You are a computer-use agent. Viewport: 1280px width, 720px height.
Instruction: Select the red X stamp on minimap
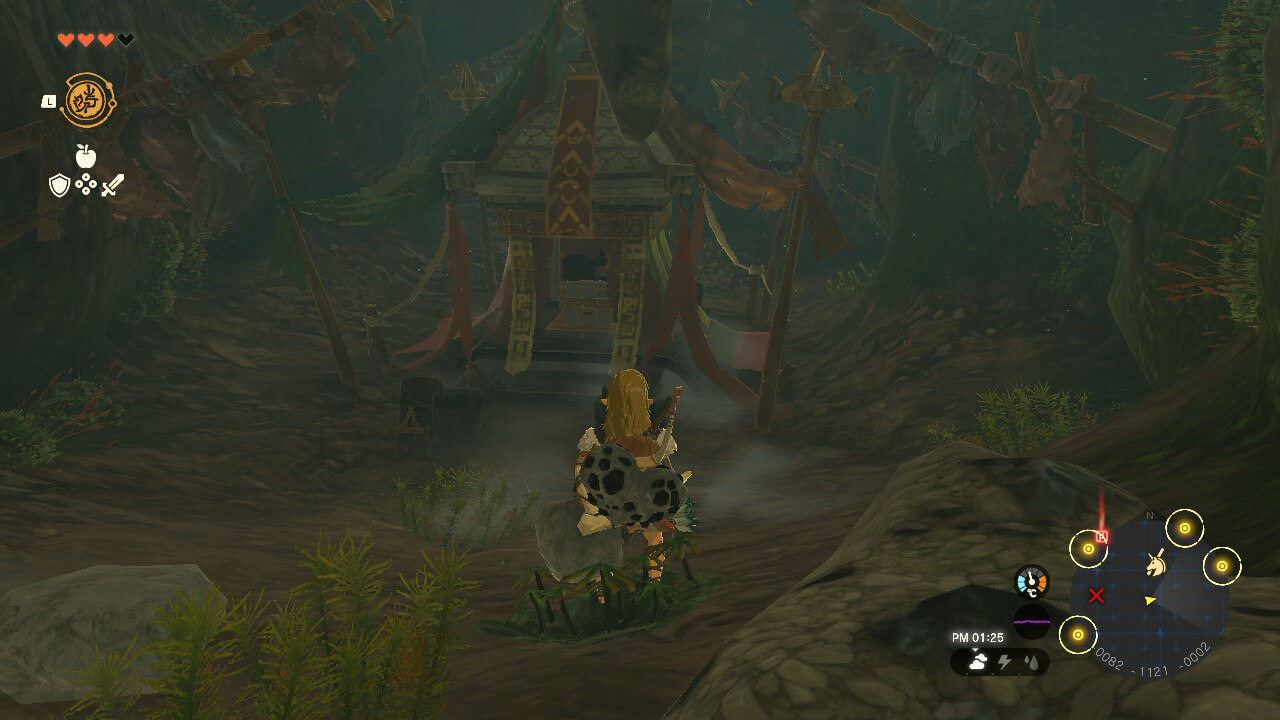[x=1096, y=596]
